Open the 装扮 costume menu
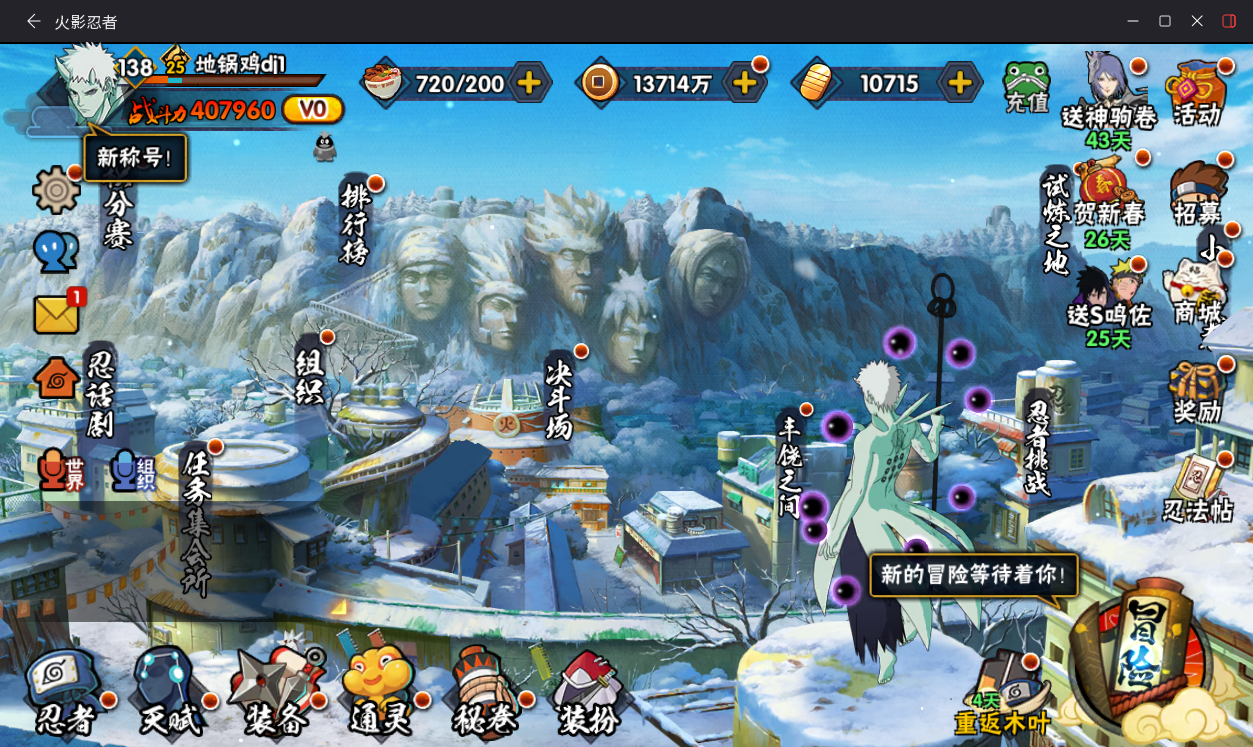 click(x=588, y=690)
